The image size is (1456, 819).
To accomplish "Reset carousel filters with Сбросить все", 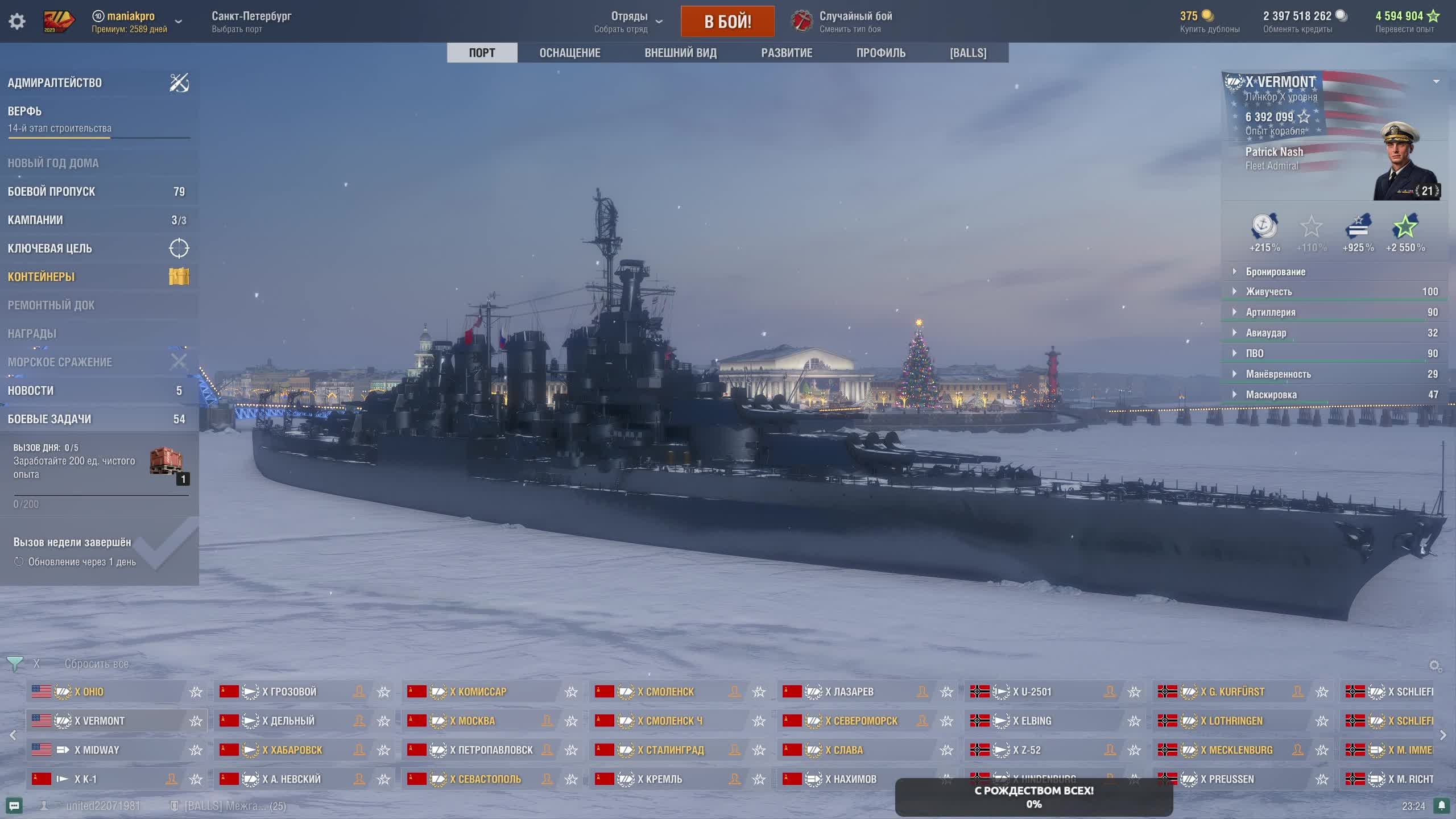I will pos(97,664).
